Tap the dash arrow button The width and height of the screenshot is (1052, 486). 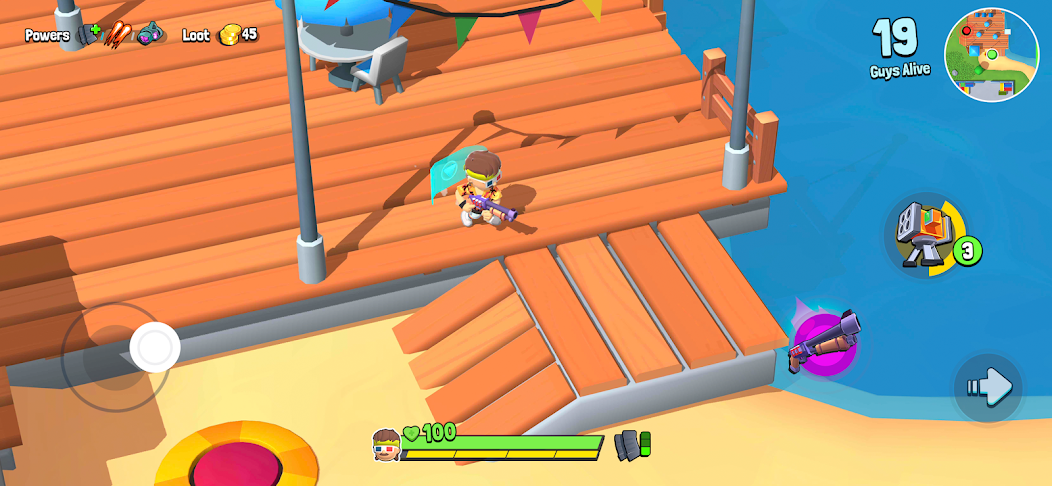click(988, 387)
